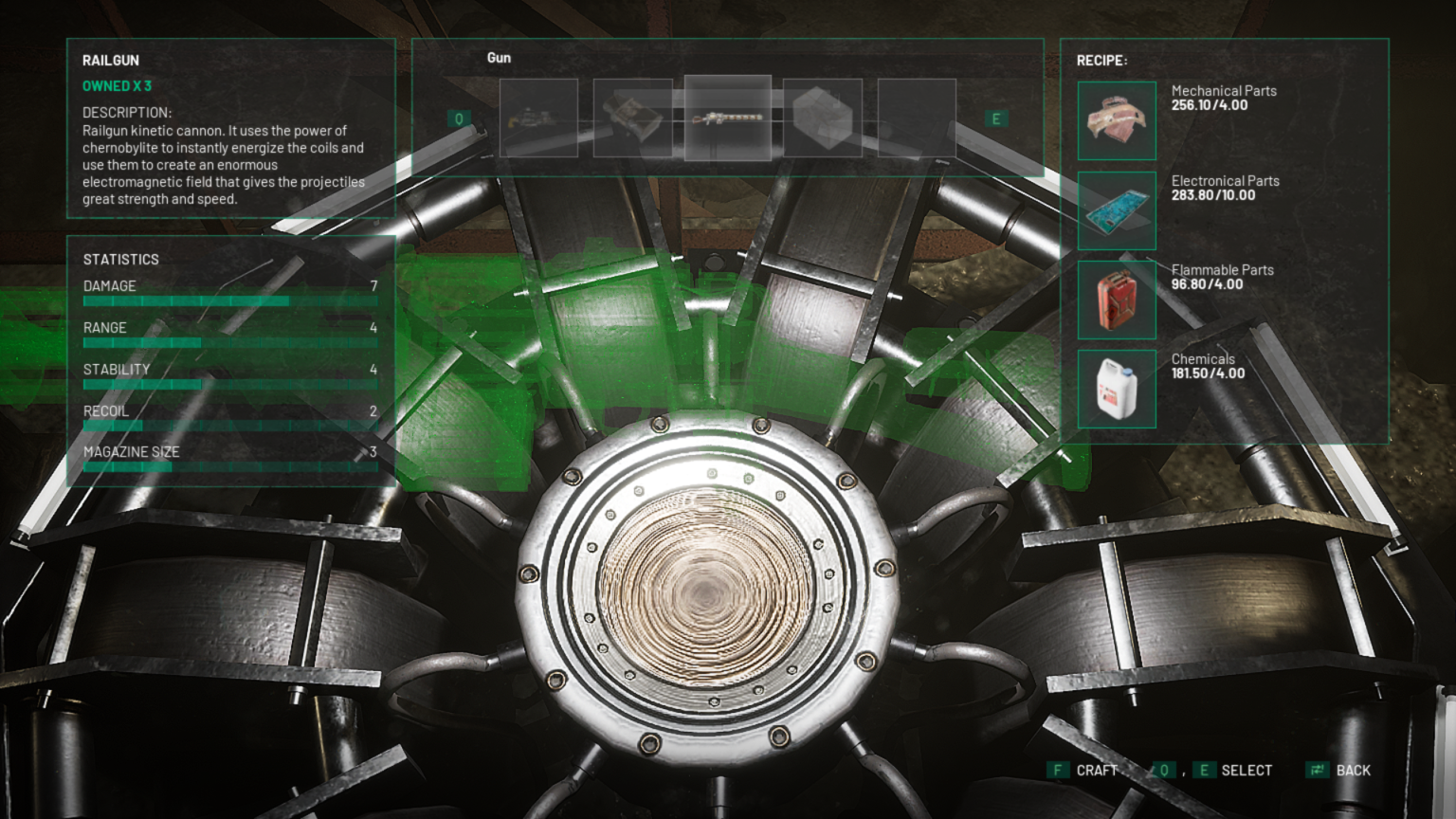The width and height of the screenshot is (1456, 819).
Task: Select the Chemicals bottle icon
Action: click(1116, 389)
